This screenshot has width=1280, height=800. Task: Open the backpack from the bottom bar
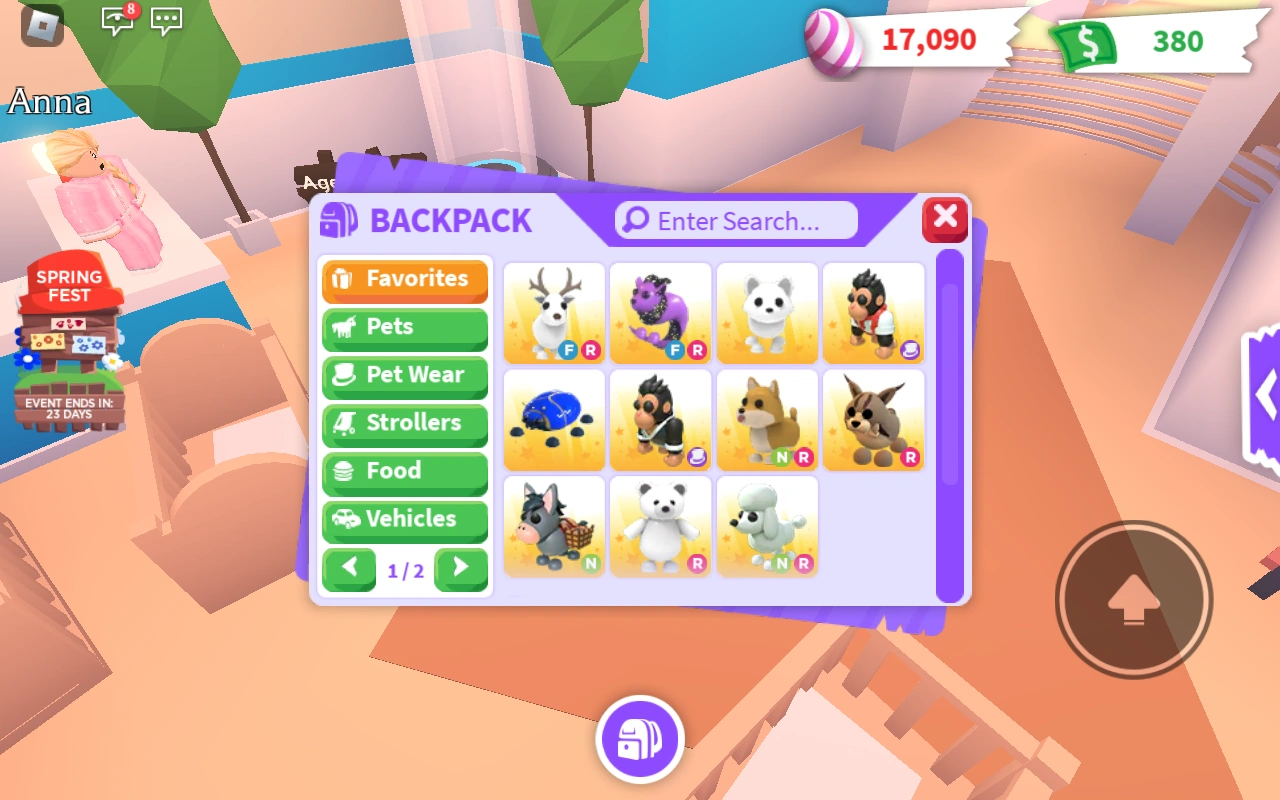tap(639, 738)
